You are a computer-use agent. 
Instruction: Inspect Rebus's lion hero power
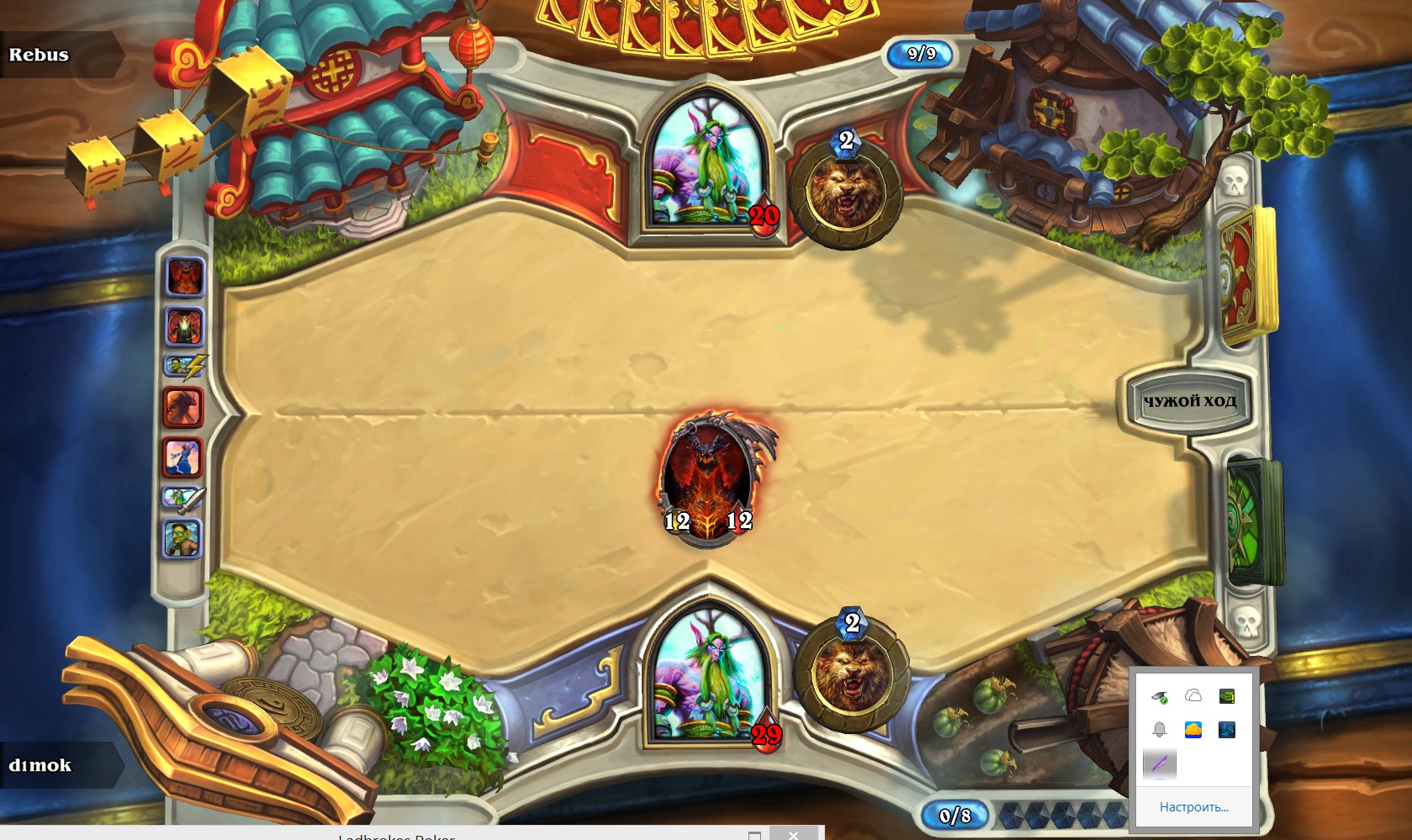[845, 193]
